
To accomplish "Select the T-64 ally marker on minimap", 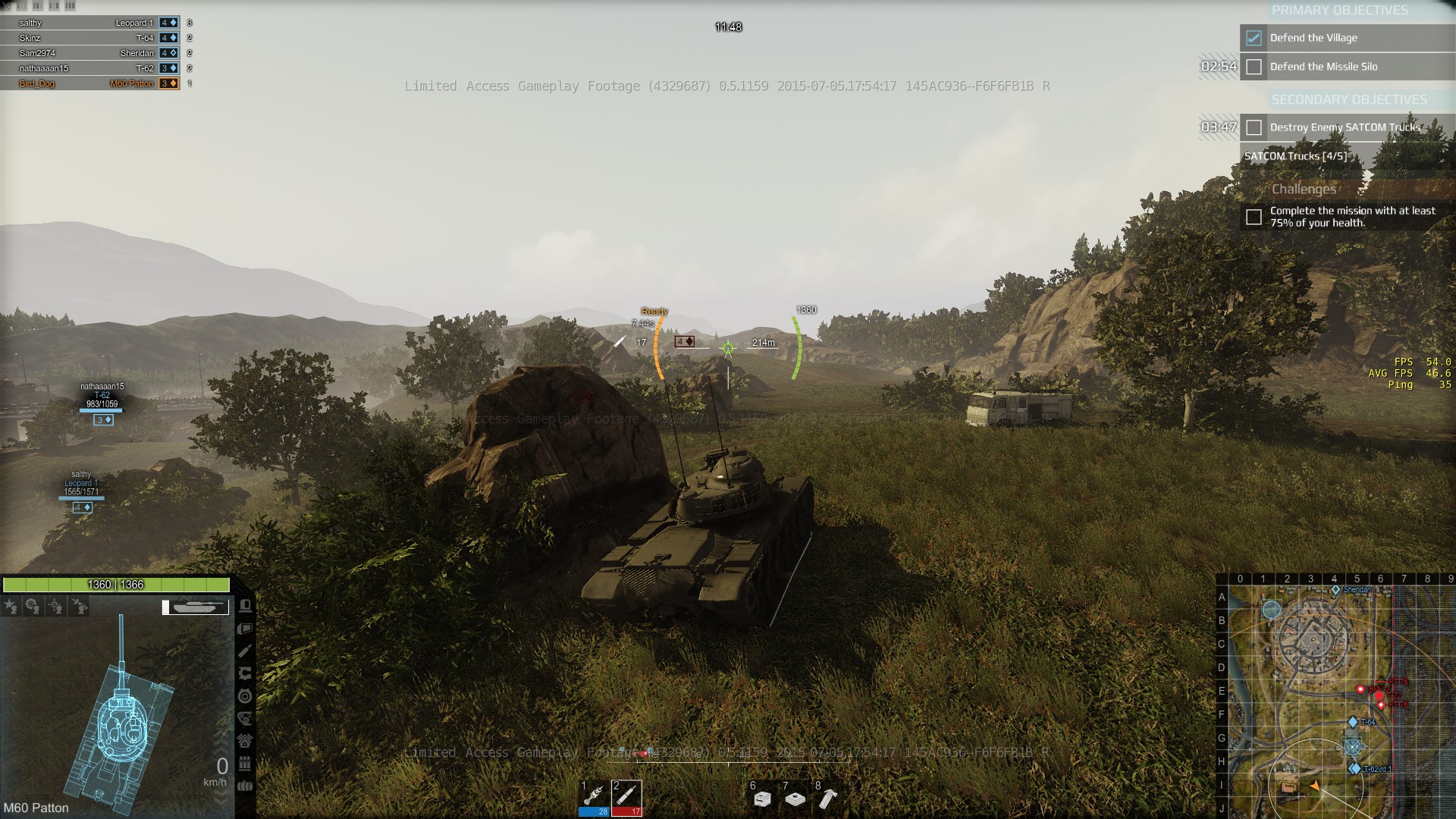I will point(1353,722).
